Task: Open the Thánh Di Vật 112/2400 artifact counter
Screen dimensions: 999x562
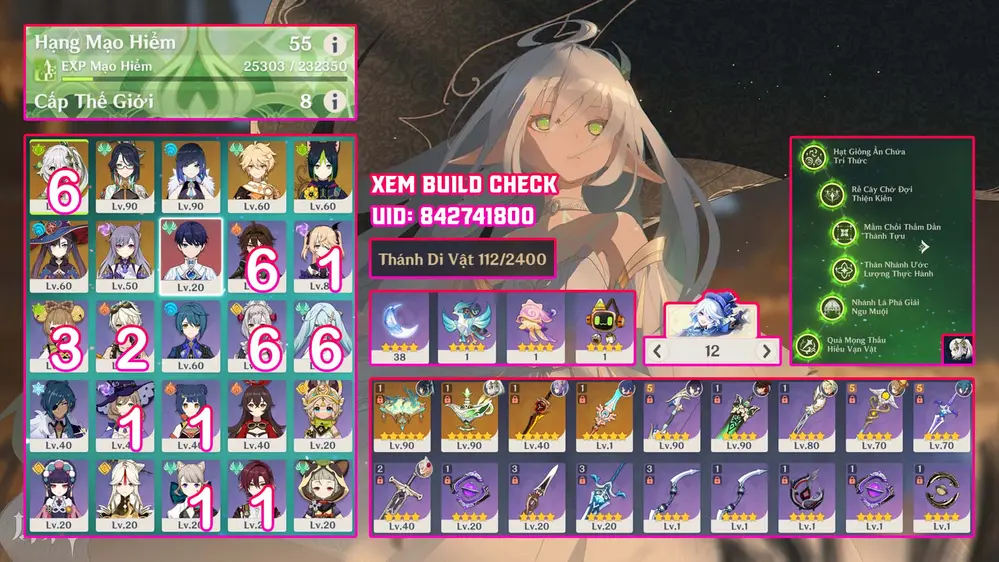Action: pyautogui.click(x=462, y=260)
